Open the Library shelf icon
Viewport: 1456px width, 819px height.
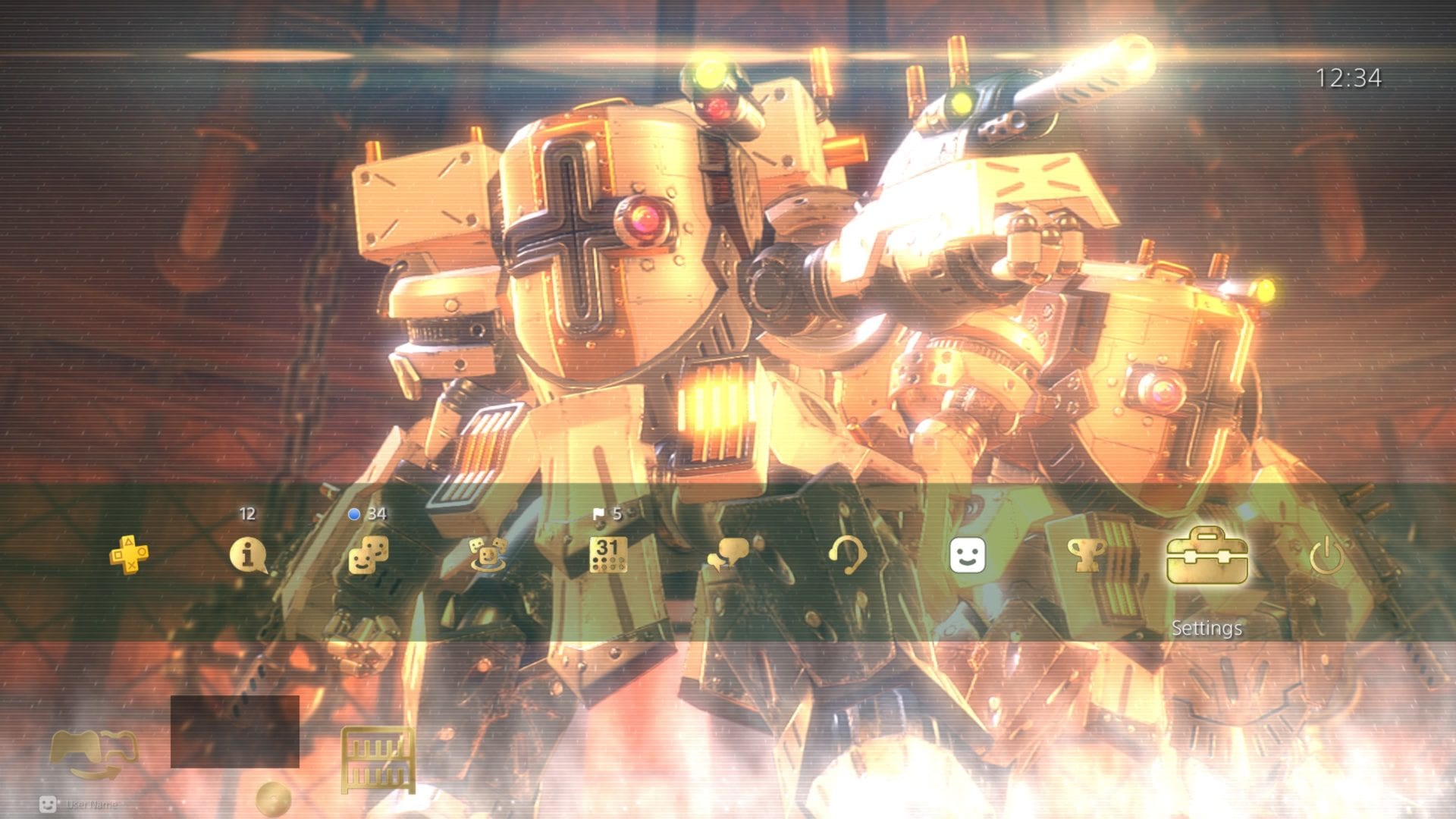click(x=378, y=758)
